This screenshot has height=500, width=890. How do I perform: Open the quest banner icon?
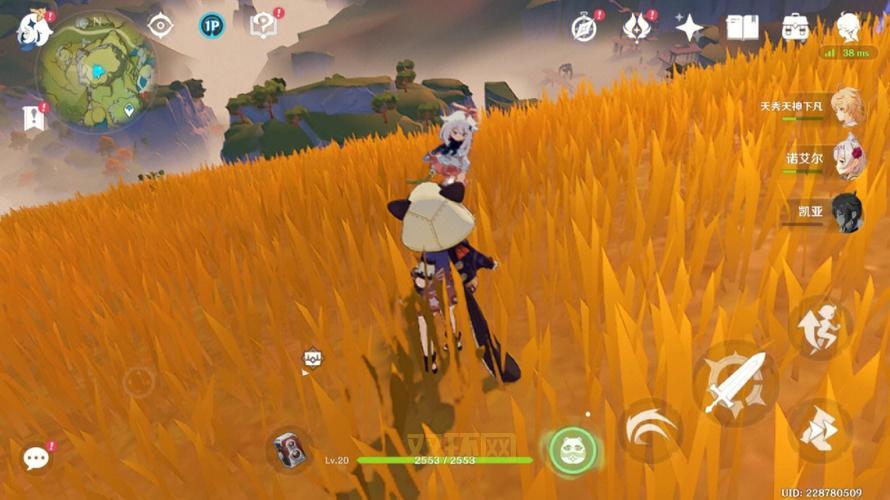coord(33,118)
